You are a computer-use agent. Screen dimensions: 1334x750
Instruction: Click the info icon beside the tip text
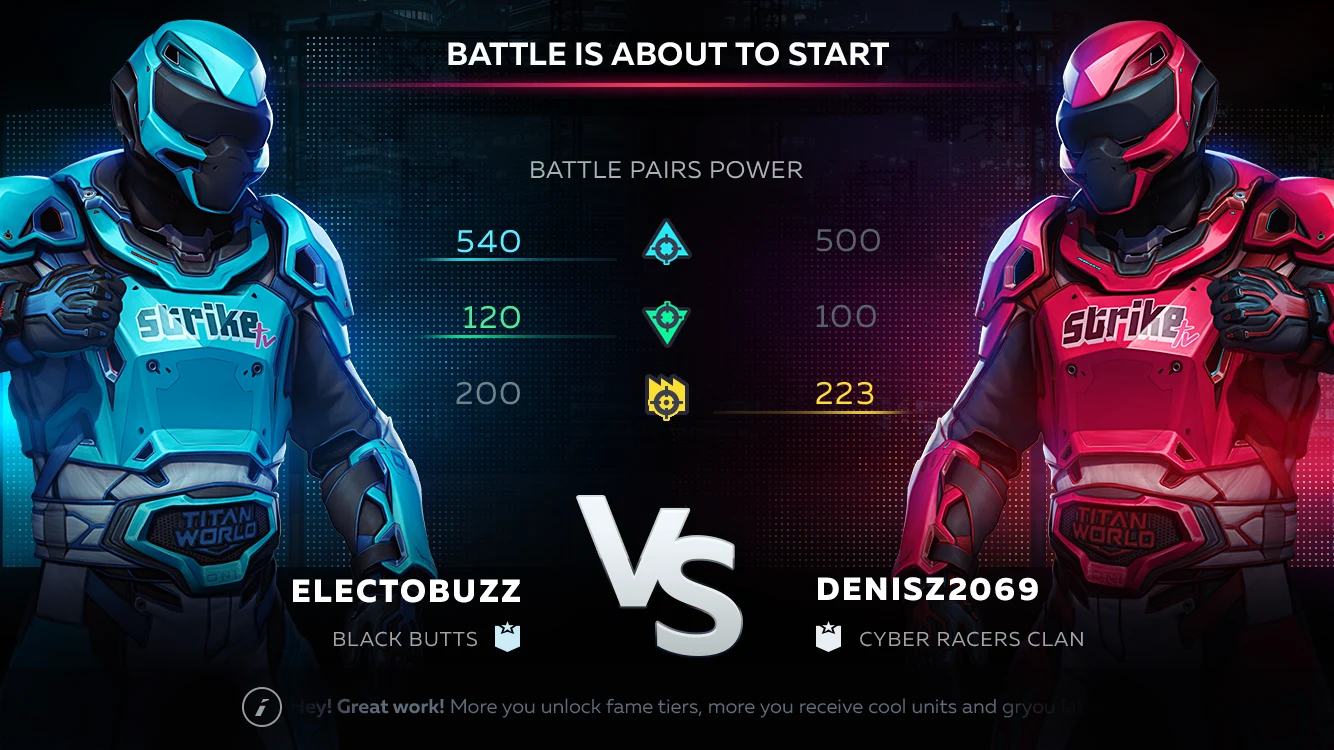[x=262, y=708]
